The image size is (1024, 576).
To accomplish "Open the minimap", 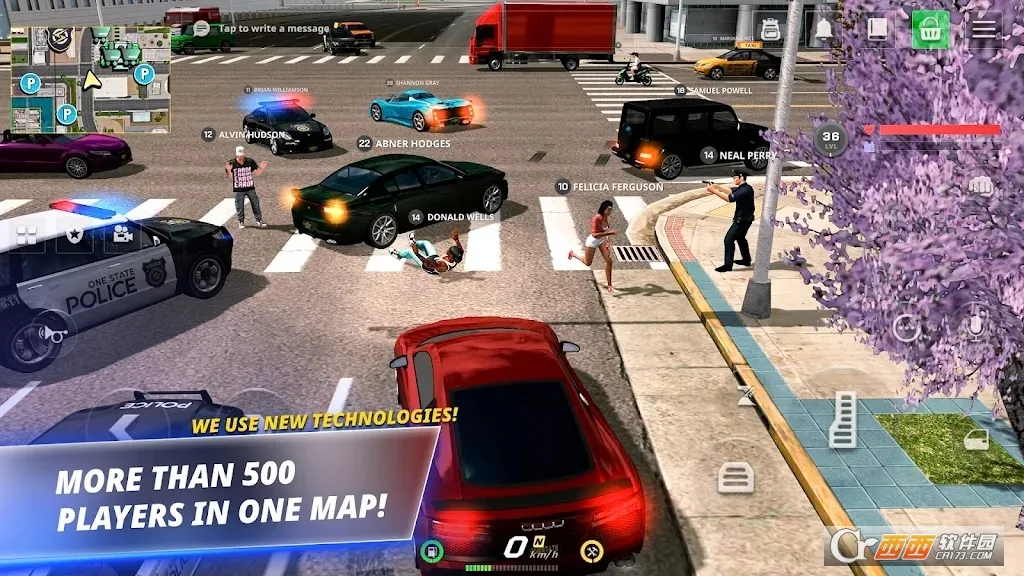I will coord(90,79).
